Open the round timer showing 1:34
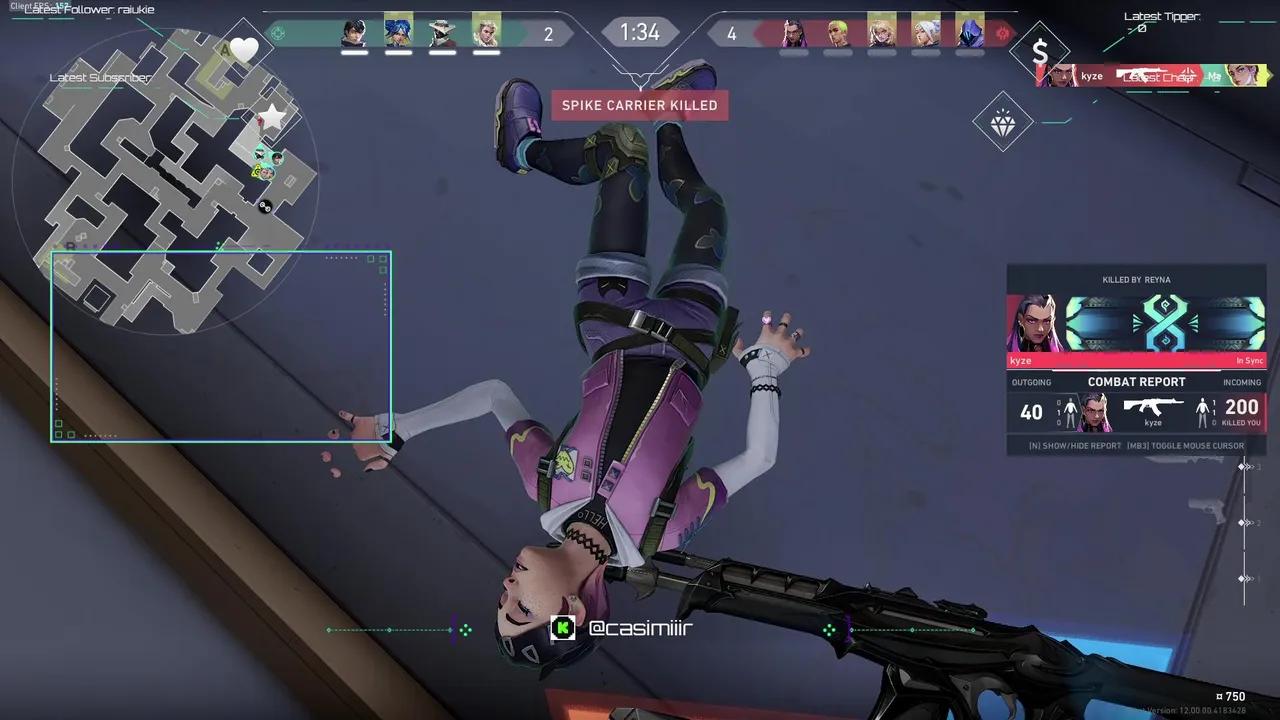This screenshot has height=720, width=1280. tap(640, 32)
